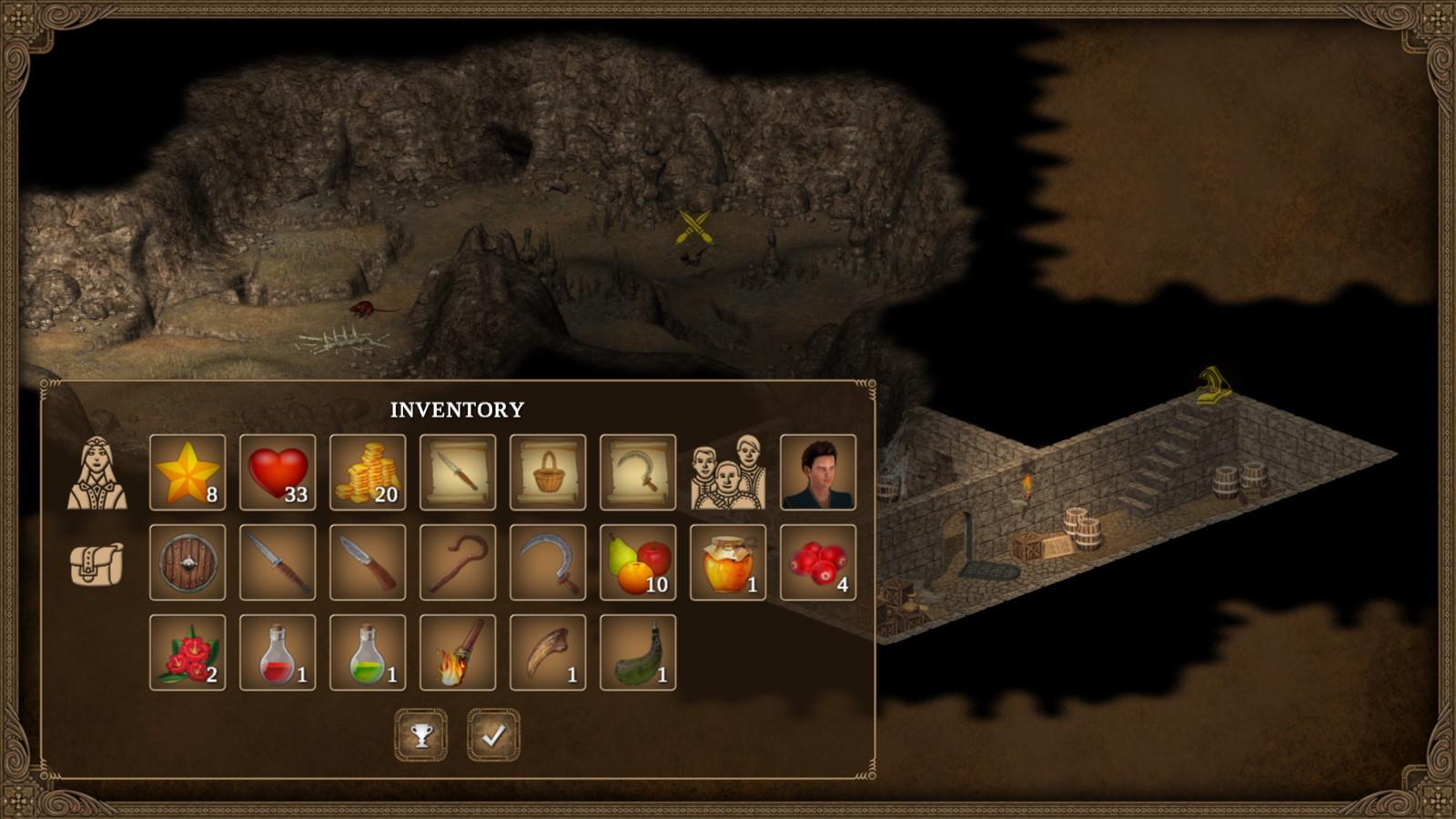The height and width of the screenshot is (819, 1456).
Task: Select the zucchini item in the inventory
Action: [x=635, y=655]
